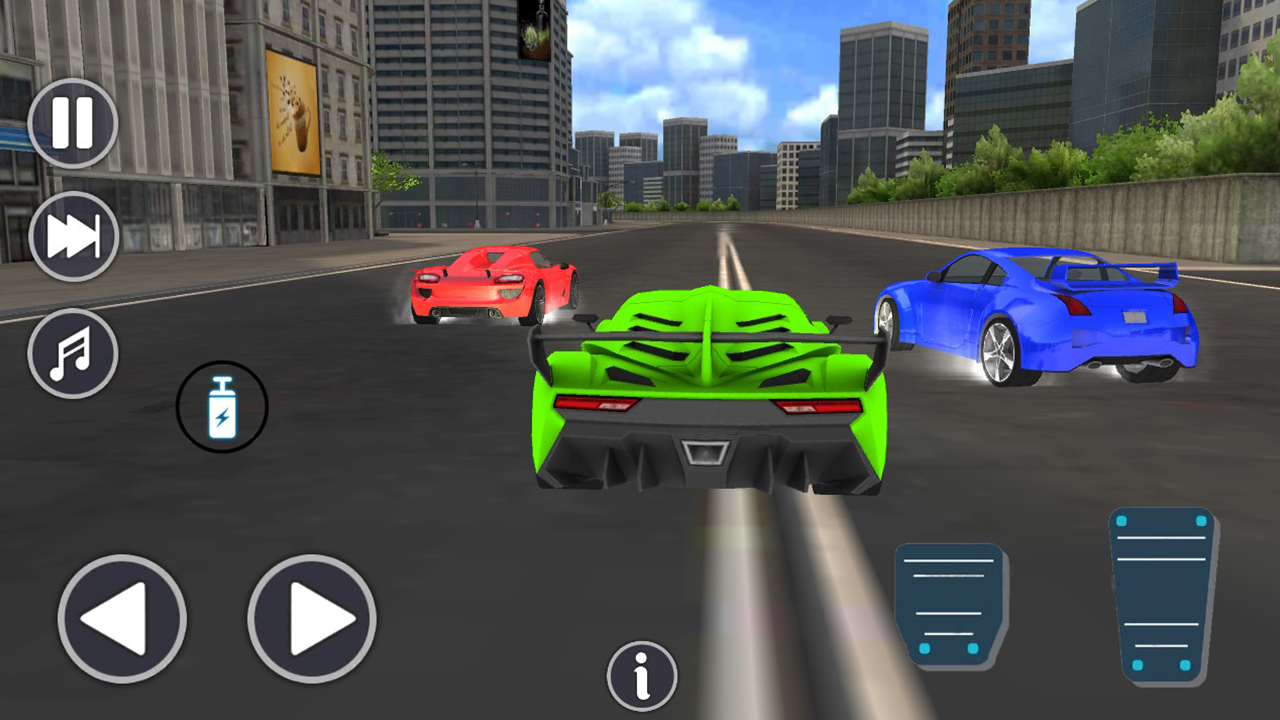
Task: Steer left using the left arrow
Action: click(122, 618)
